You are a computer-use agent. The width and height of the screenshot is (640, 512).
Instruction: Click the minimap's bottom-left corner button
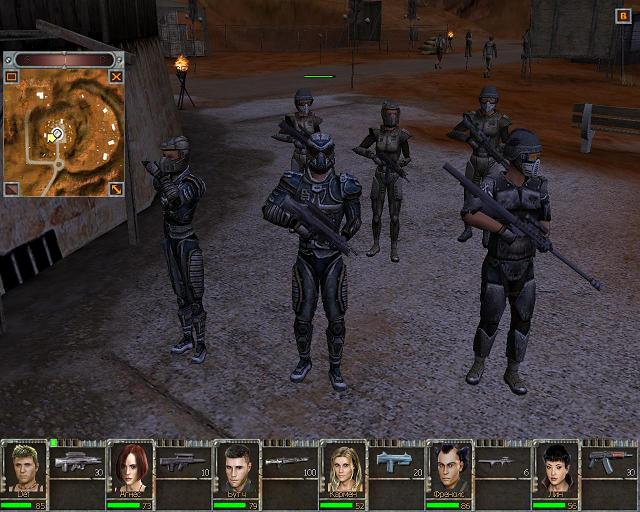pyautogui.click(x=11, y=188)
